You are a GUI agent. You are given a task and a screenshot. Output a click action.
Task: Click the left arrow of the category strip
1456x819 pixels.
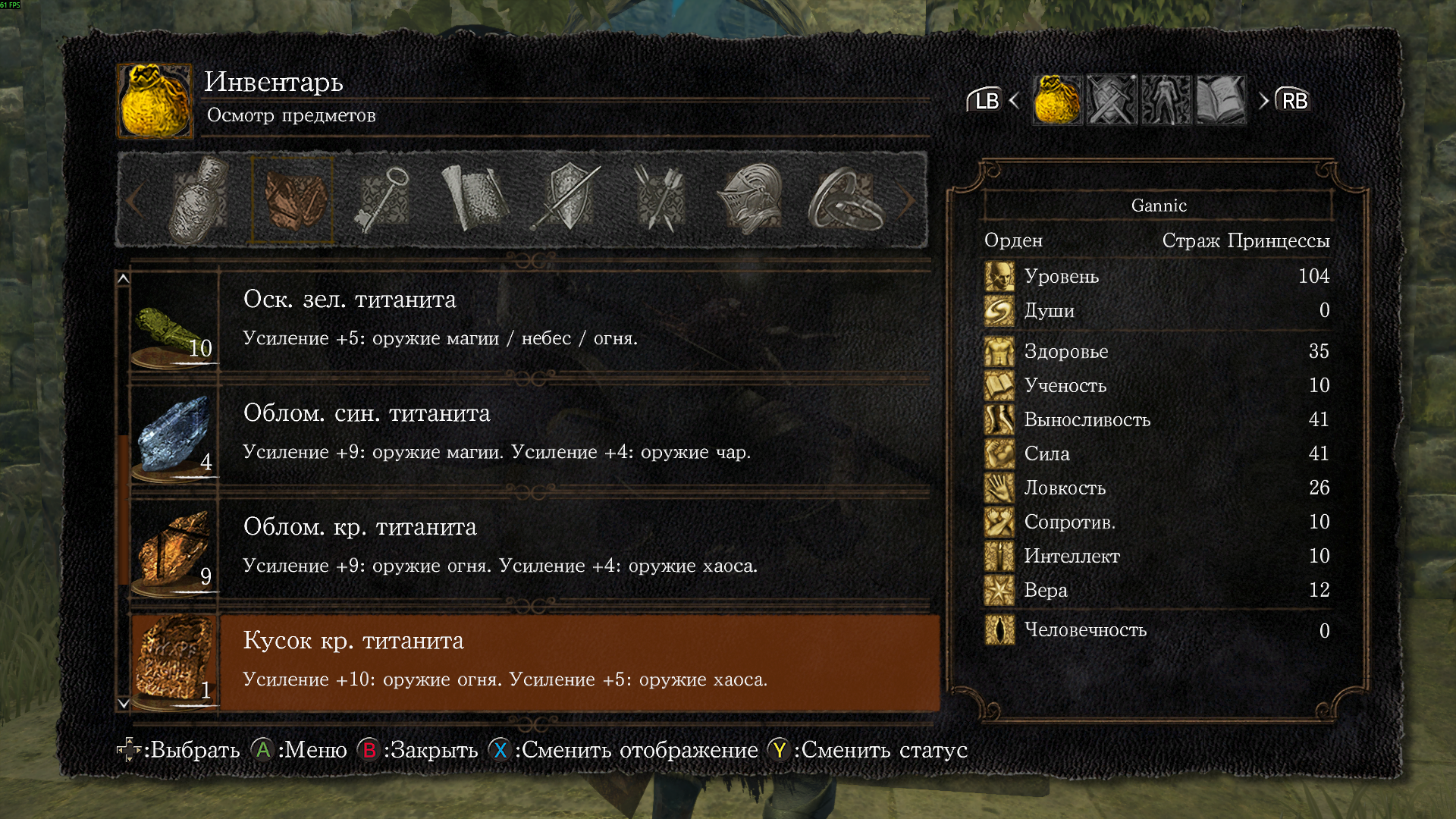[x=135, y=200]
